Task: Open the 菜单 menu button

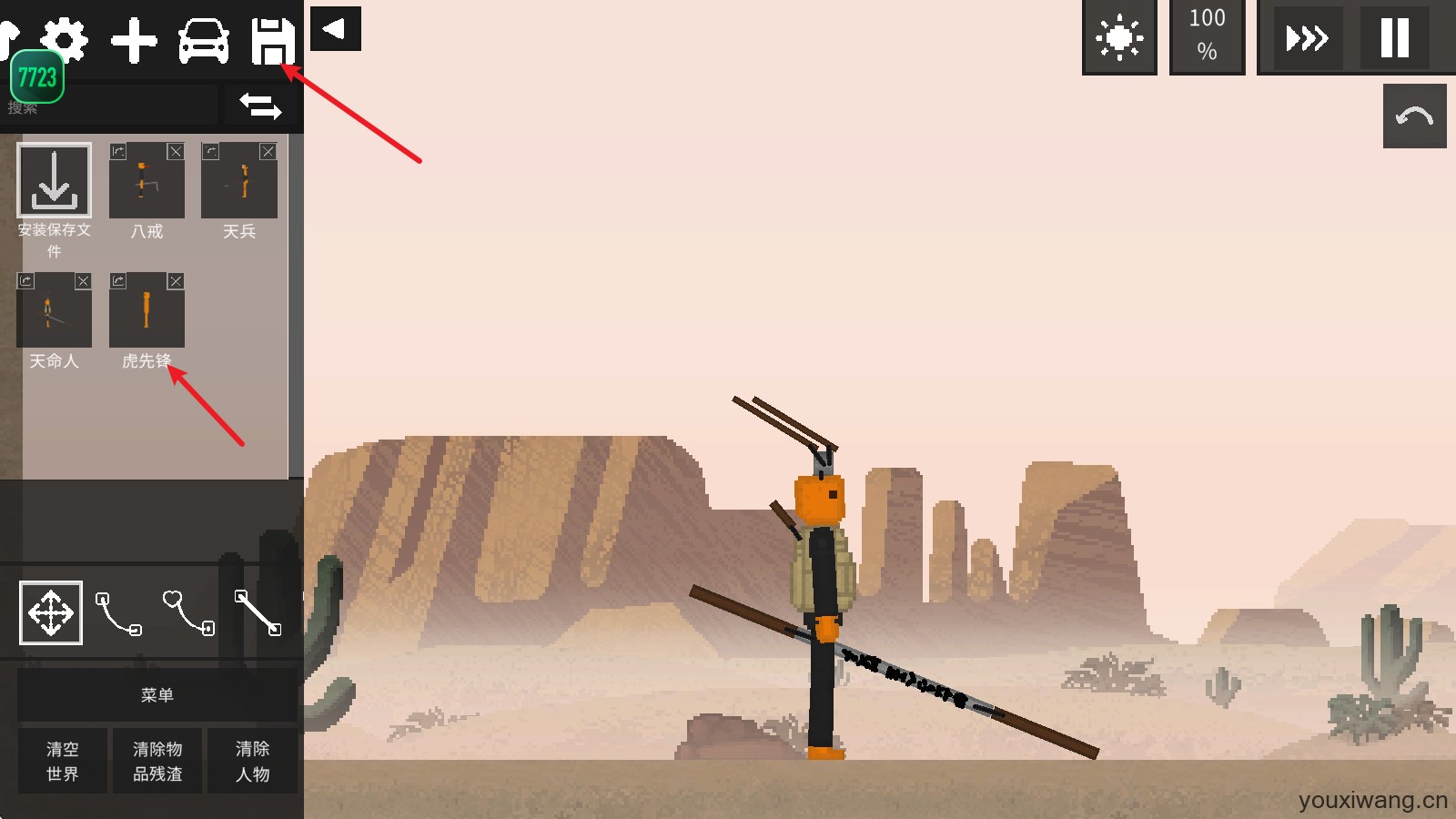Action: (157, 695)
